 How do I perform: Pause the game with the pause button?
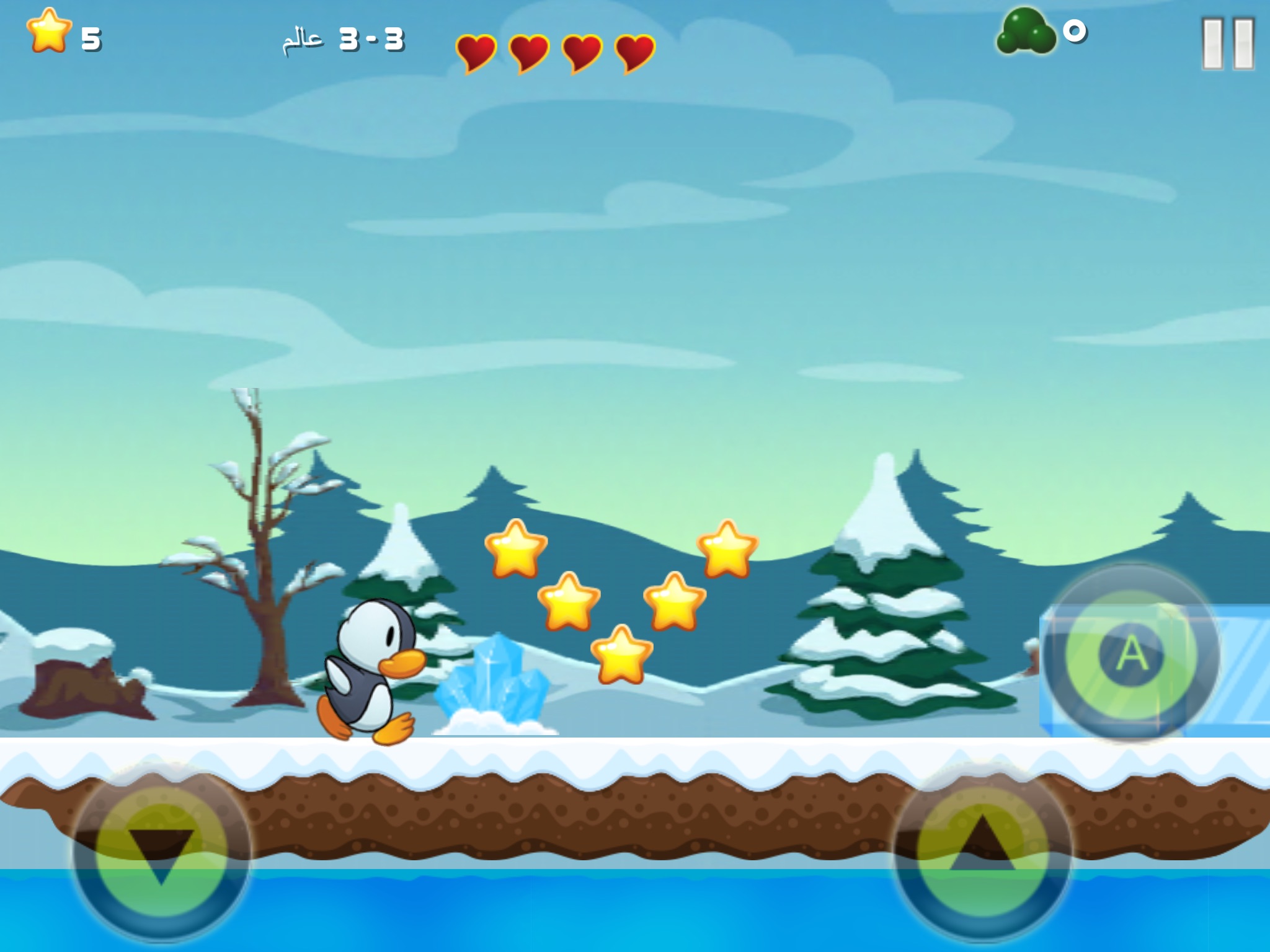1227,43
